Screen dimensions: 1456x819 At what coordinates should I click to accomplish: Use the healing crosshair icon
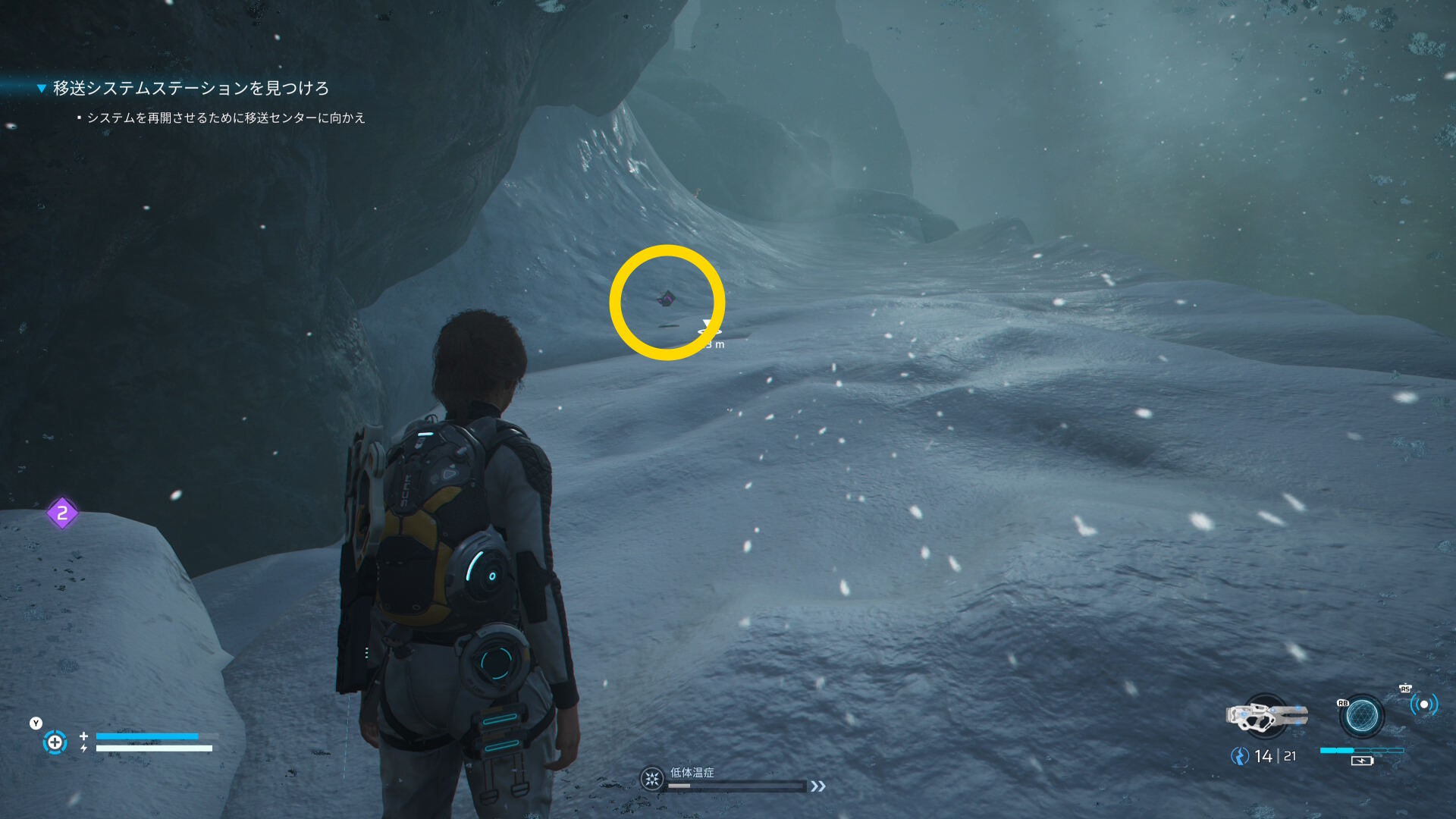click(55, 742)
